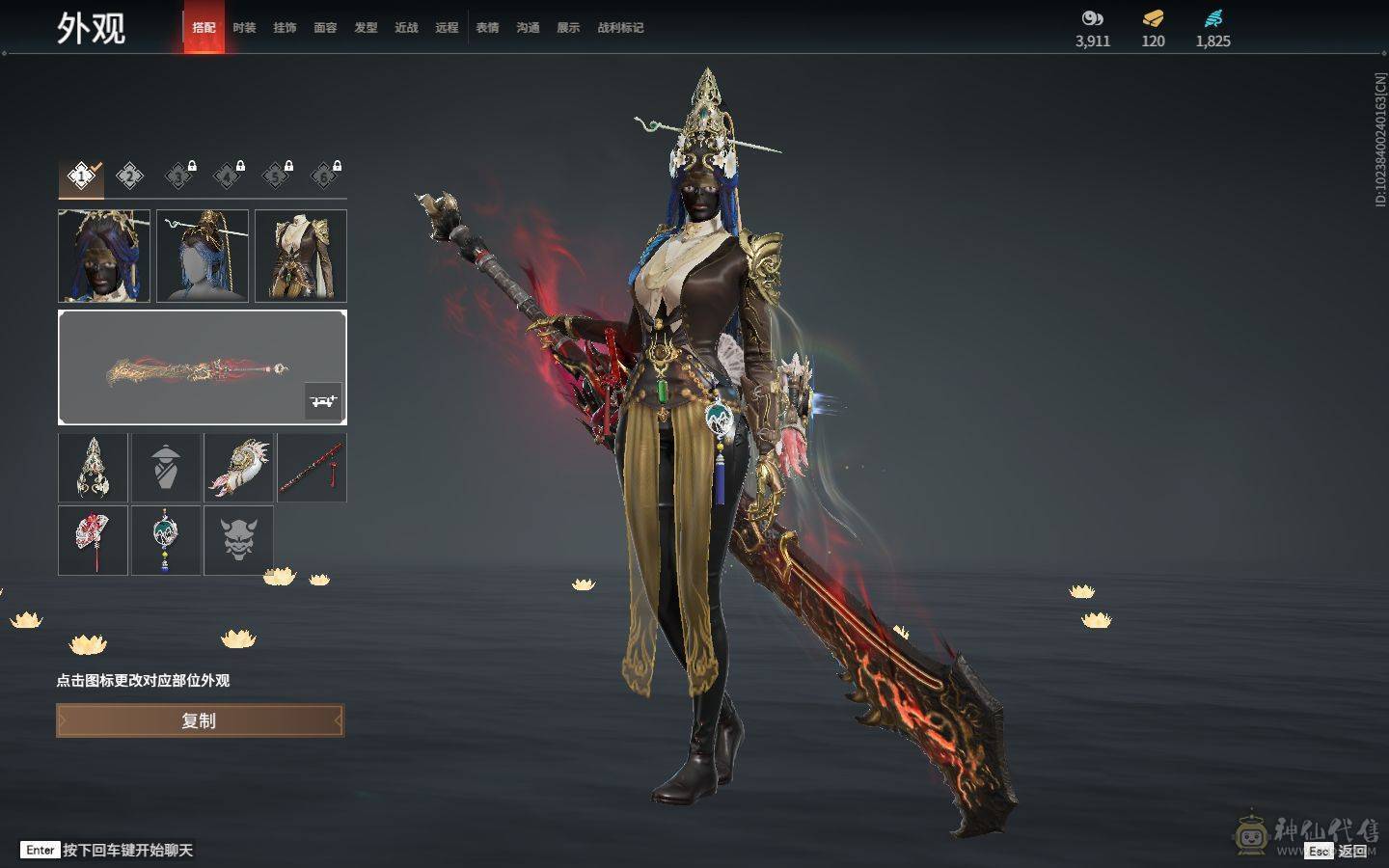
Task: Open the 战利标记 tab
Action: pos(620,28)
